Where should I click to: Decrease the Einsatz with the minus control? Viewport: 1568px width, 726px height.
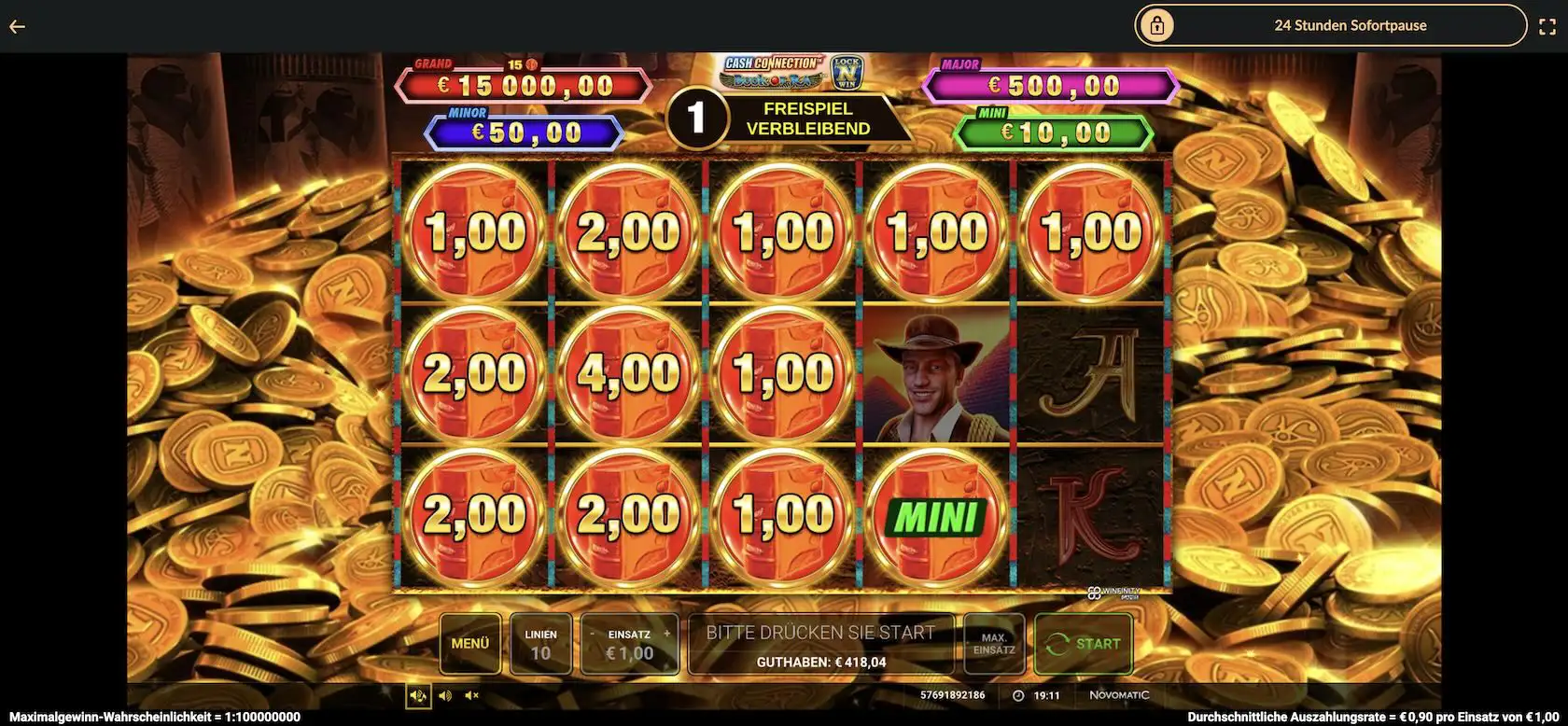pos(592,633)
